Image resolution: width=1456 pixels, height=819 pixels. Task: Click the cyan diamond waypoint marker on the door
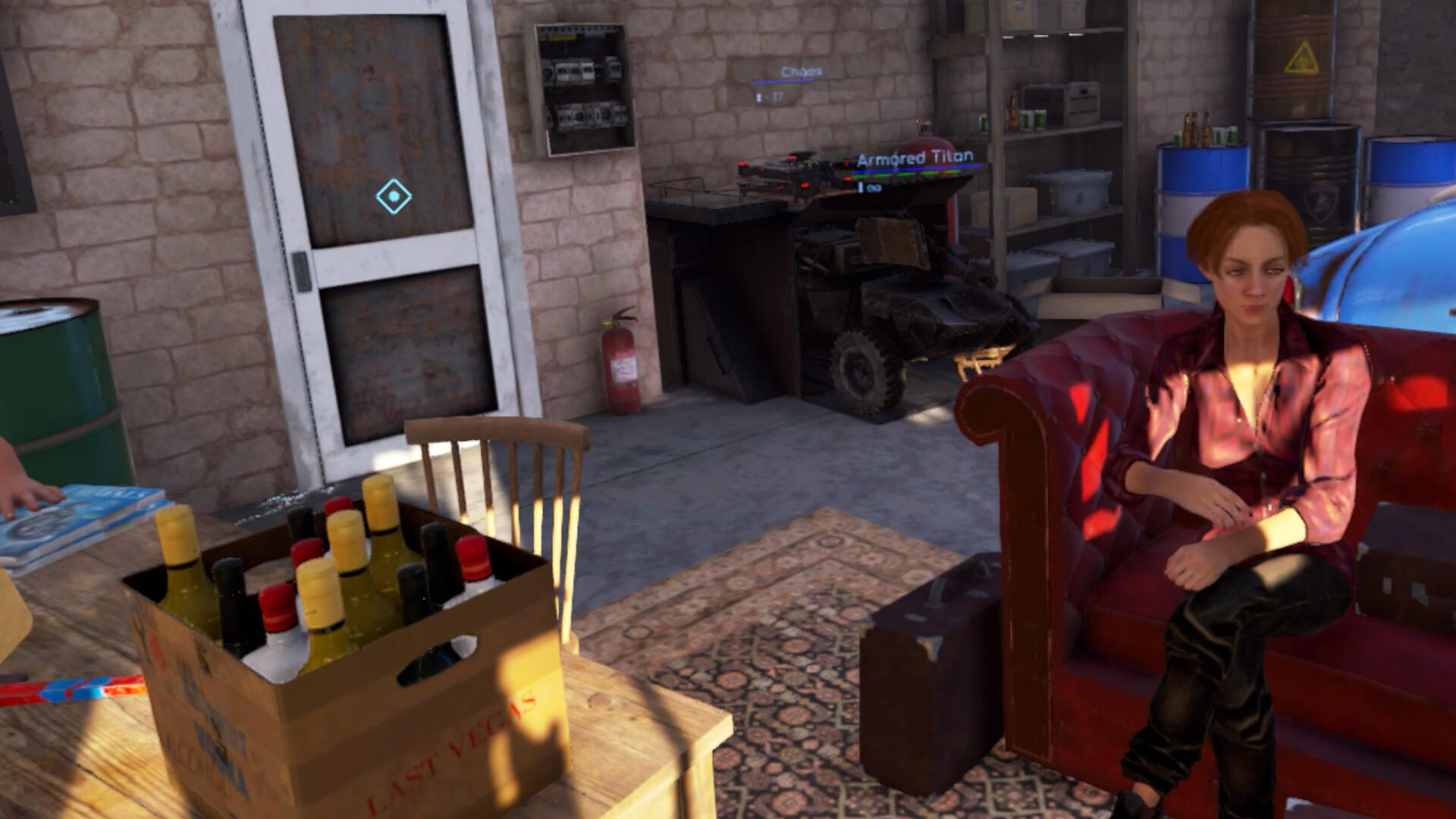(x=395, y=196)
